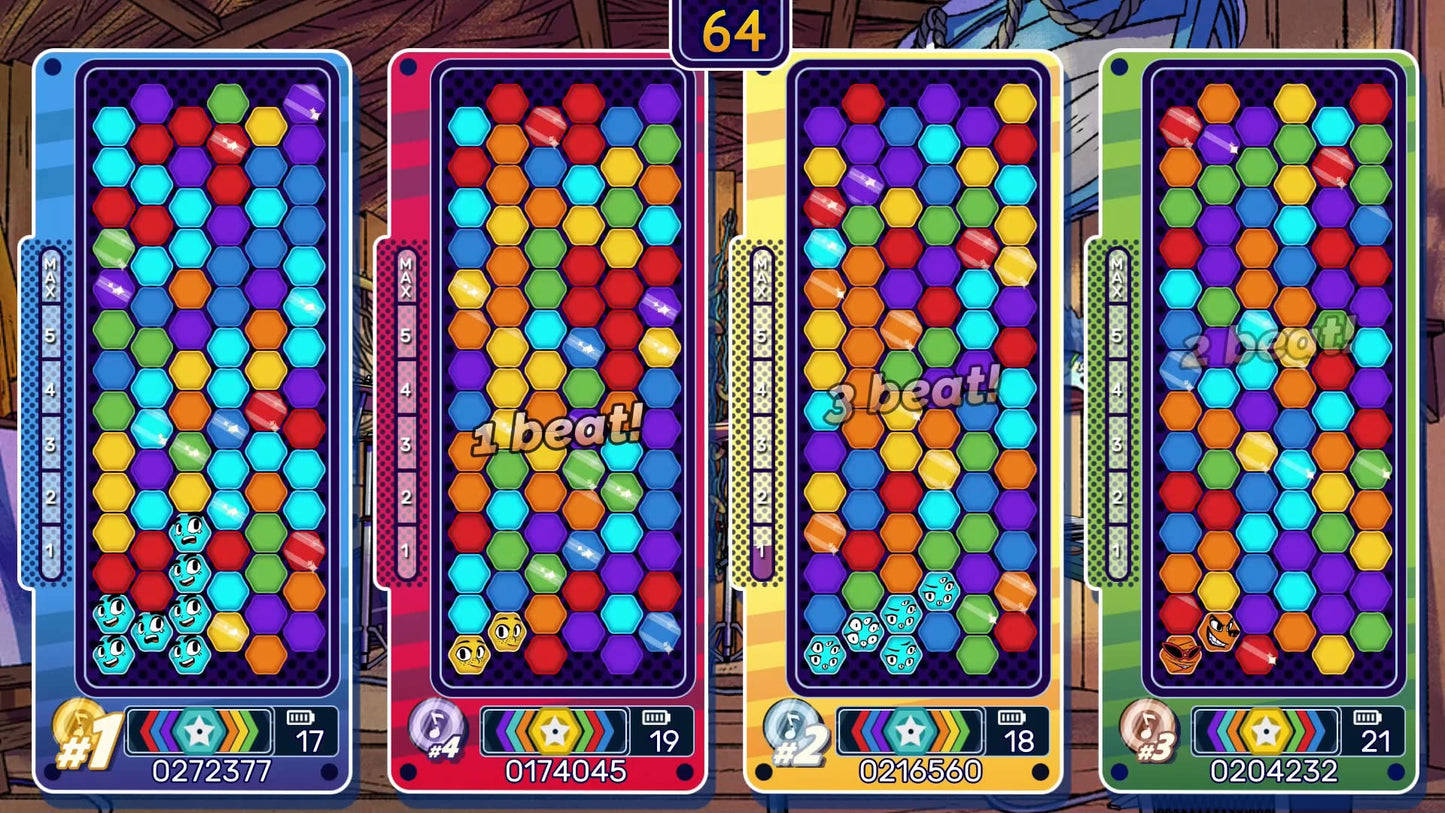Activate the star gauge on the yellow panel
Viewport: 1445px width, 813px height.
tap(910, 732)
